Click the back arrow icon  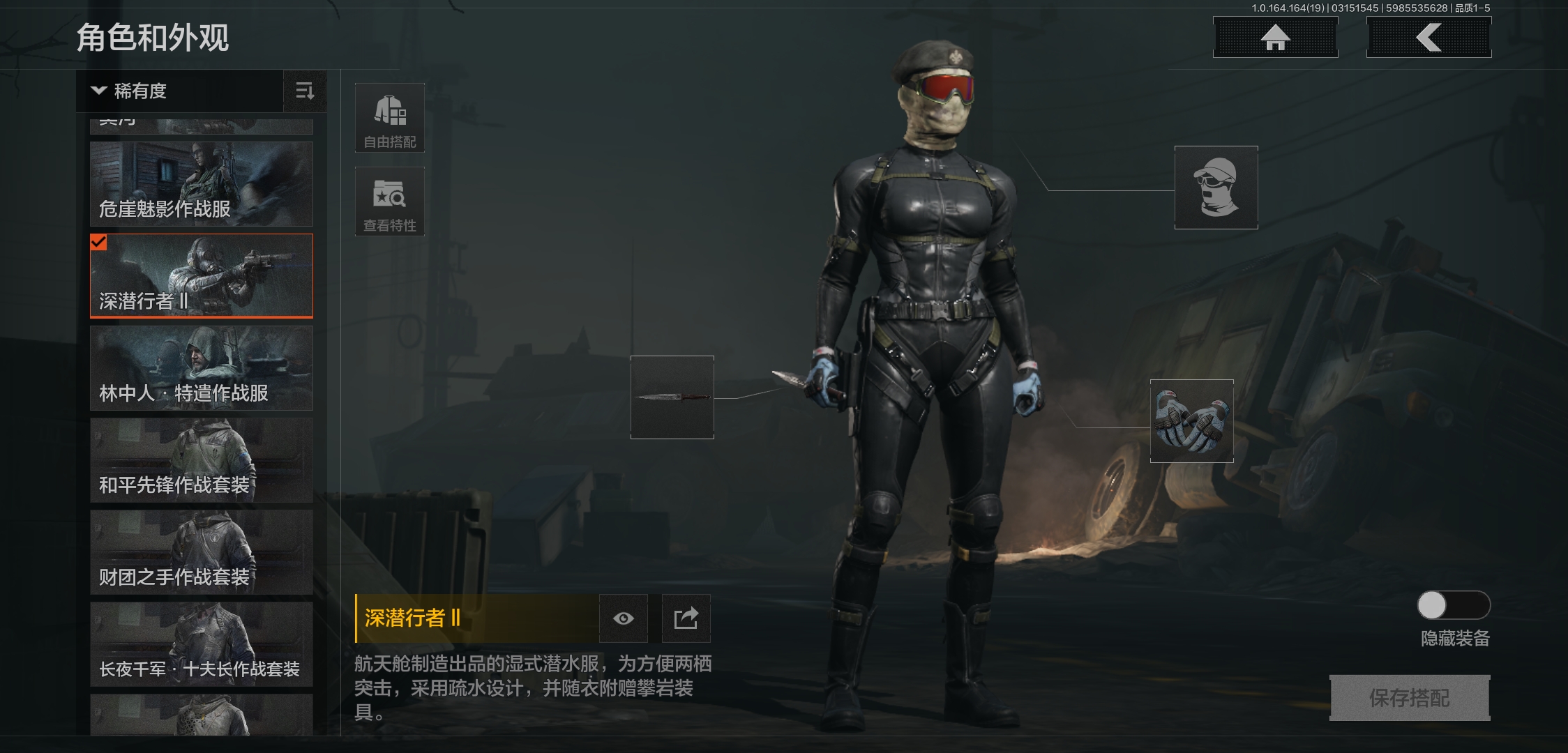click(x=1428, y=38)
